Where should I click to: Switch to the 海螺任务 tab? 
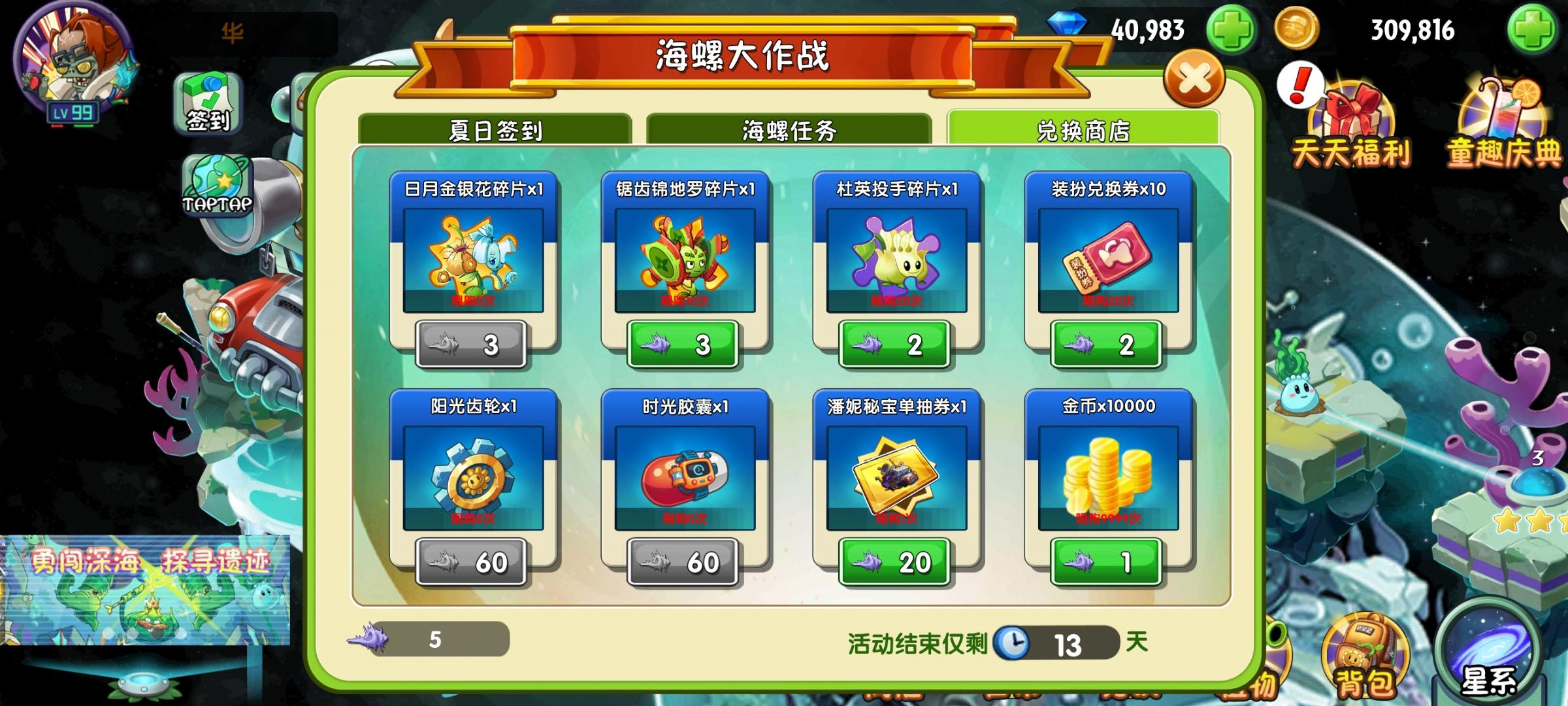pos(787,130)
